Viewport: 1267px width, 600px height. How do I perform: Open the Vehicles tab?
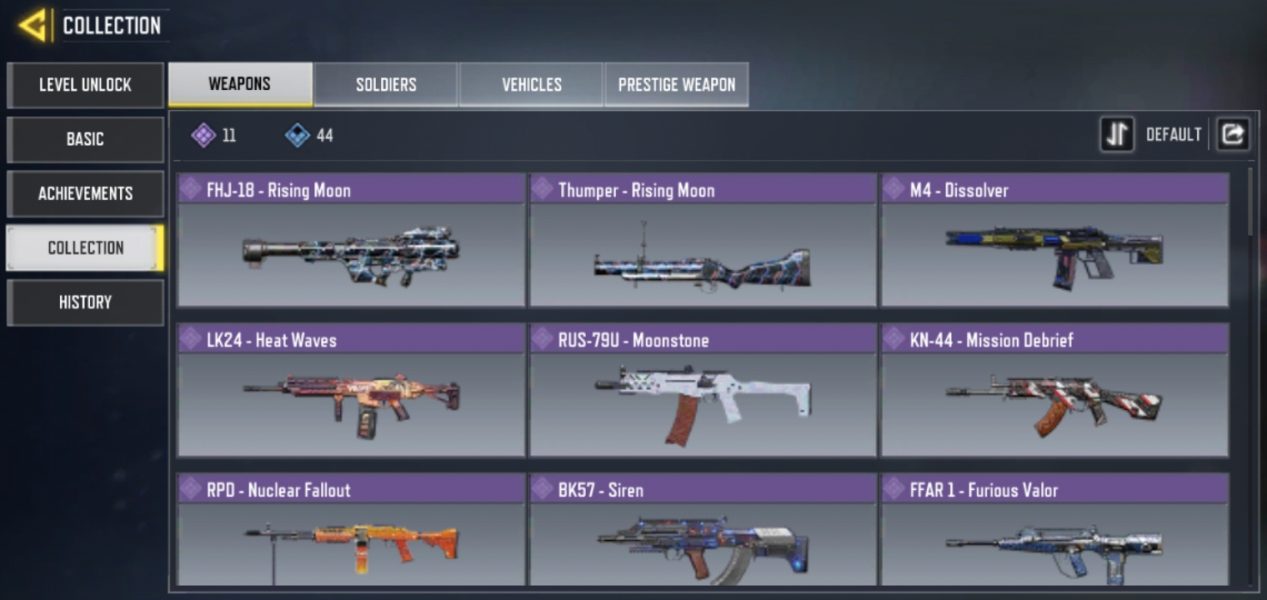(x=531, y=85)
